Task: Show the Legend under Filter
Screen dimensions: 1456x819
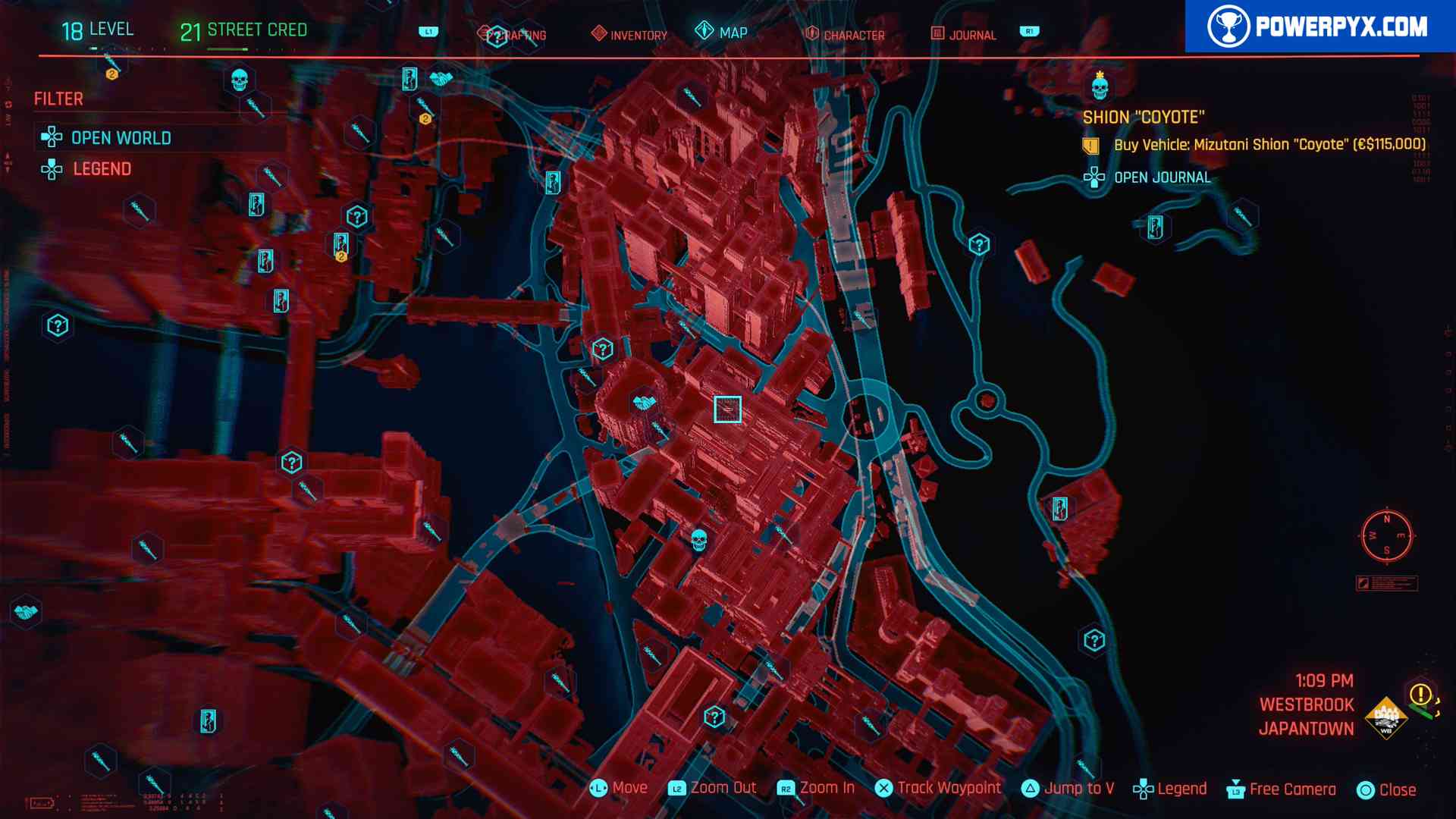Action: (102, 169)
